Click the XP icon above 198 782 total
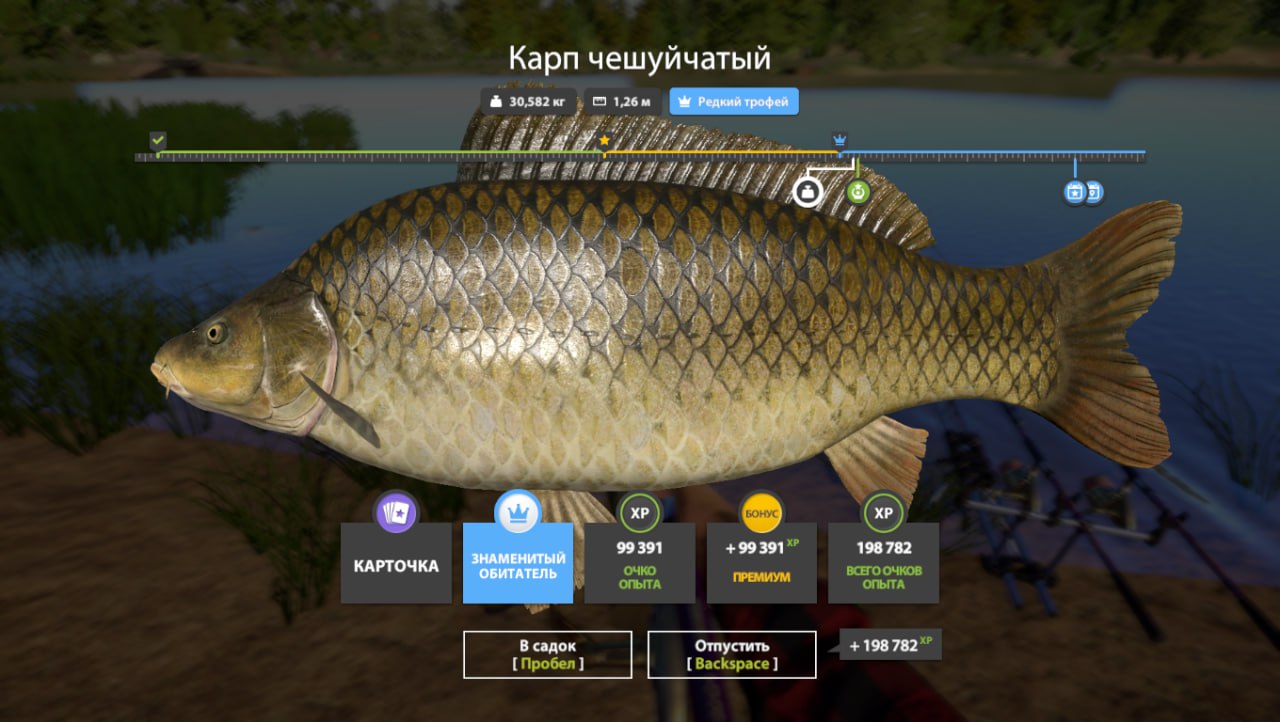The width and height of the screenshot is (1280, 722). click(x=883, y=512)
